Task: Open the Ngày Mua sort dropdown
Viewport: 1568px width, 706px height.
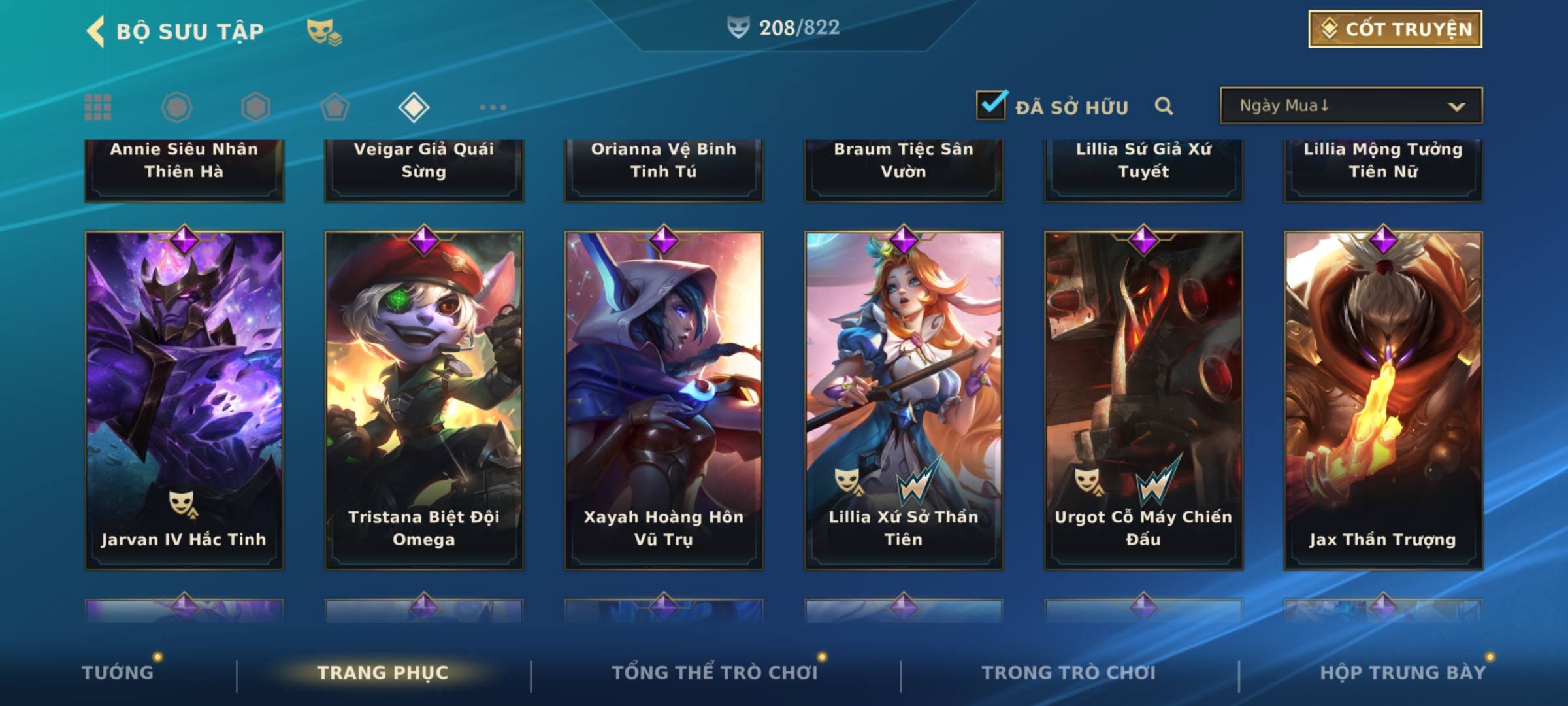Action: coord(1350,106)
